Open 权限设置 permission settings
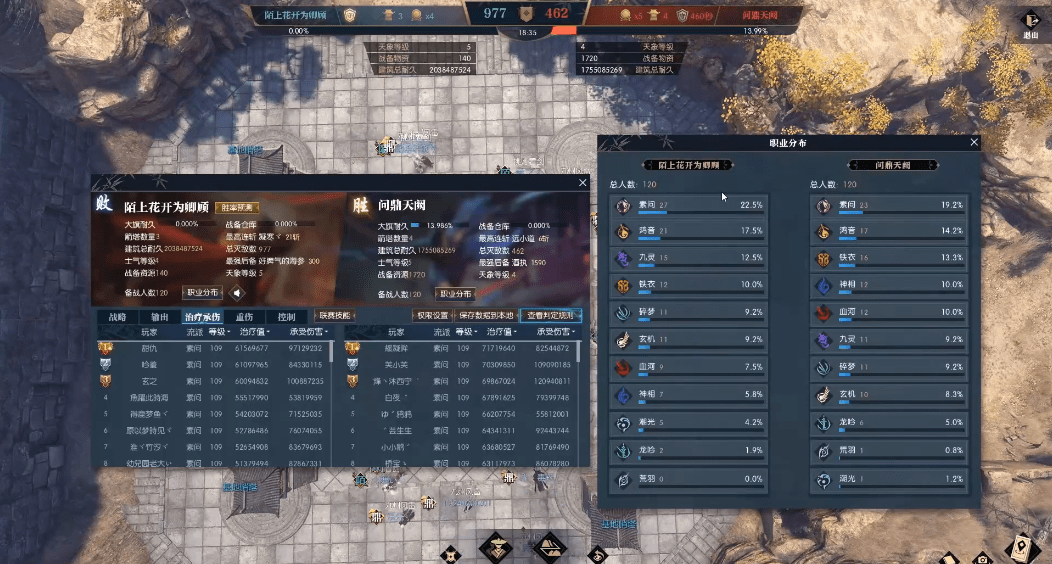The image size is (1052, 564). 432,316
